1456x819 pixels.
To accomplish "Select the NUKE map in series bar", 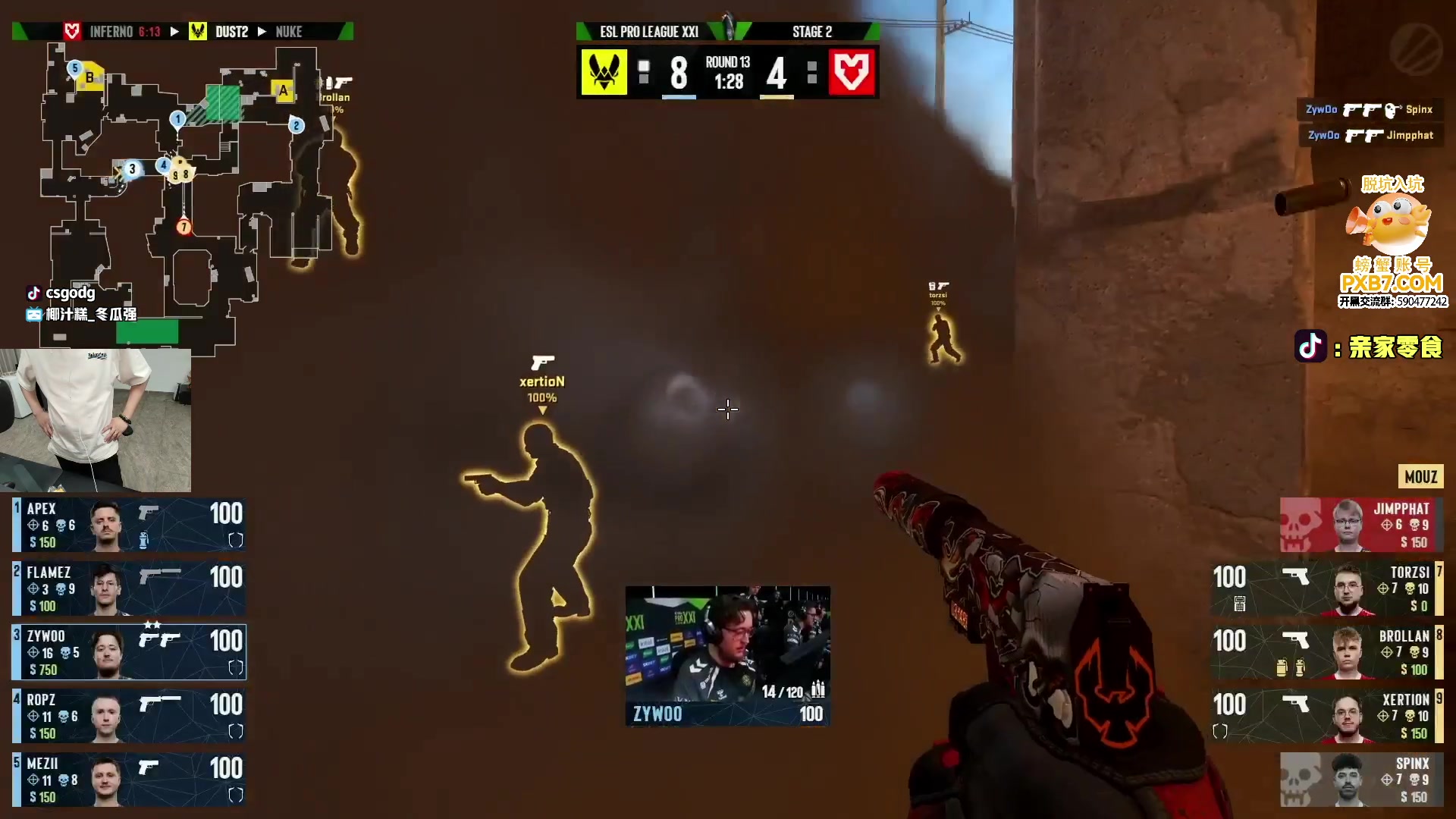I will pyautogui.click(x=289, y=32).
